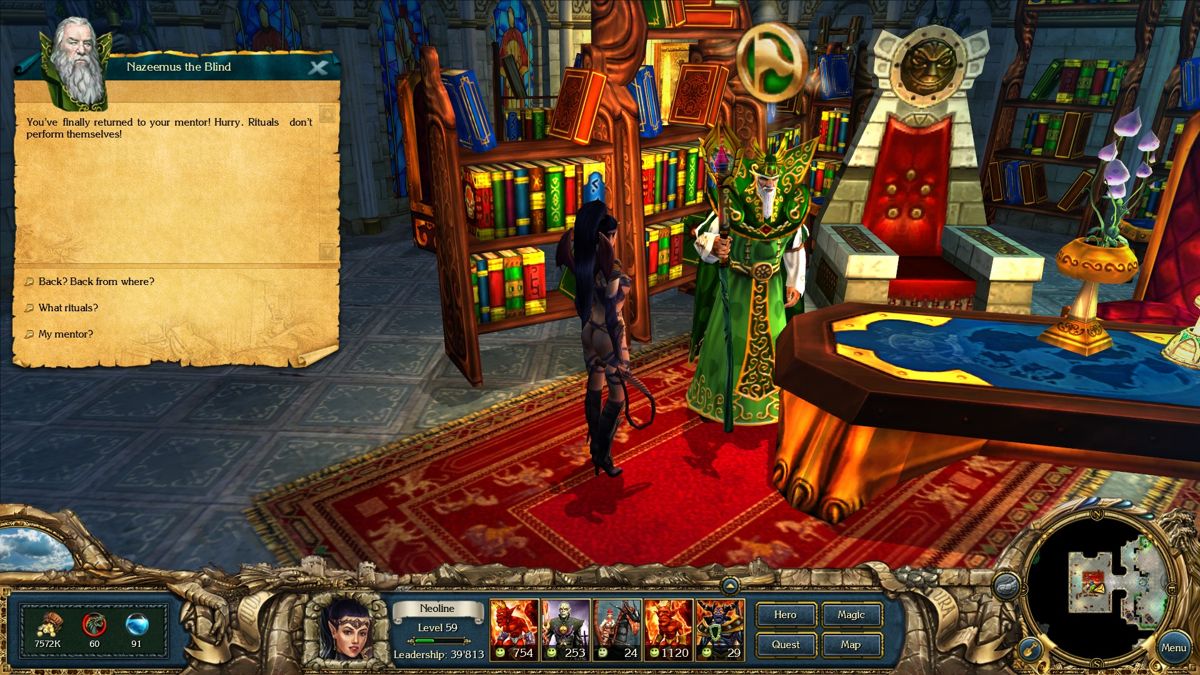This screenshot has width=1200, height=675.
Task: Expand the arrow above the troop bar
Action: [x=730, y=586]
